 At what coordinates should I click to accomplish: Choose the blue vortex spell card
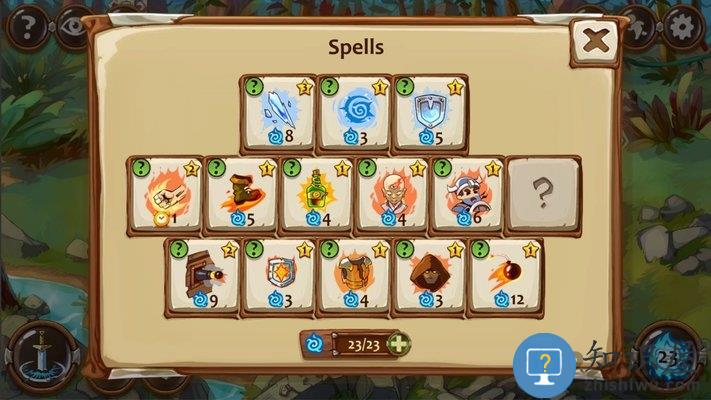click(x=354, y=112)
